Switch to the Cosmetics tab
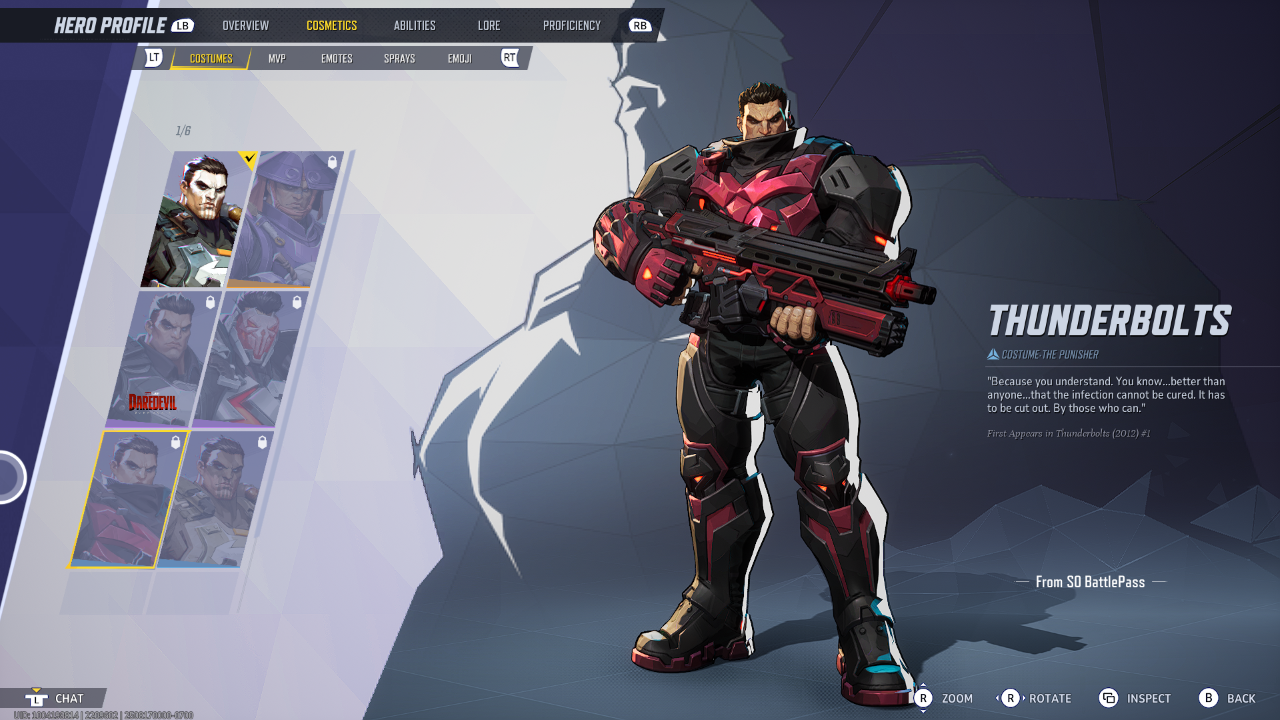The width and height of the screenshot is (1280, 720). [x=331, y=26]
